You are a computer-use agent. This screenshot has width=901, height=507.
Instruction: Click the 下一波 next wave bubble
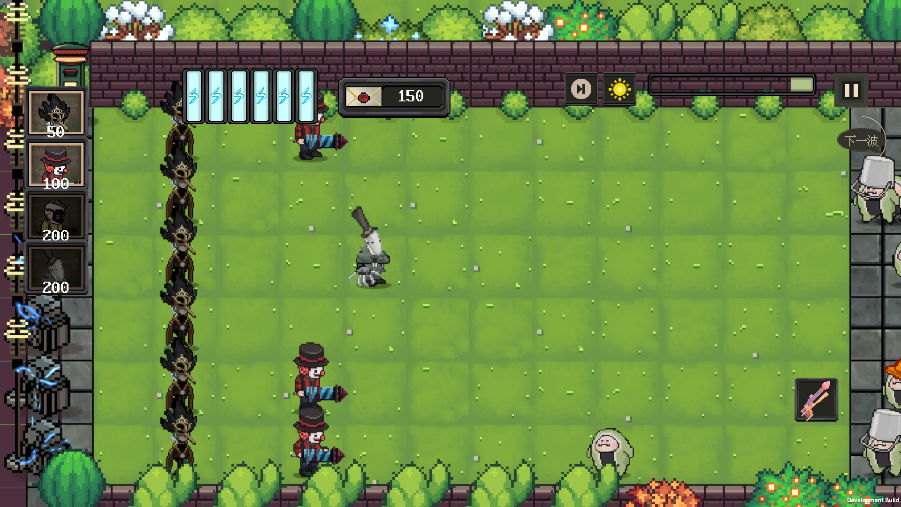860,141
